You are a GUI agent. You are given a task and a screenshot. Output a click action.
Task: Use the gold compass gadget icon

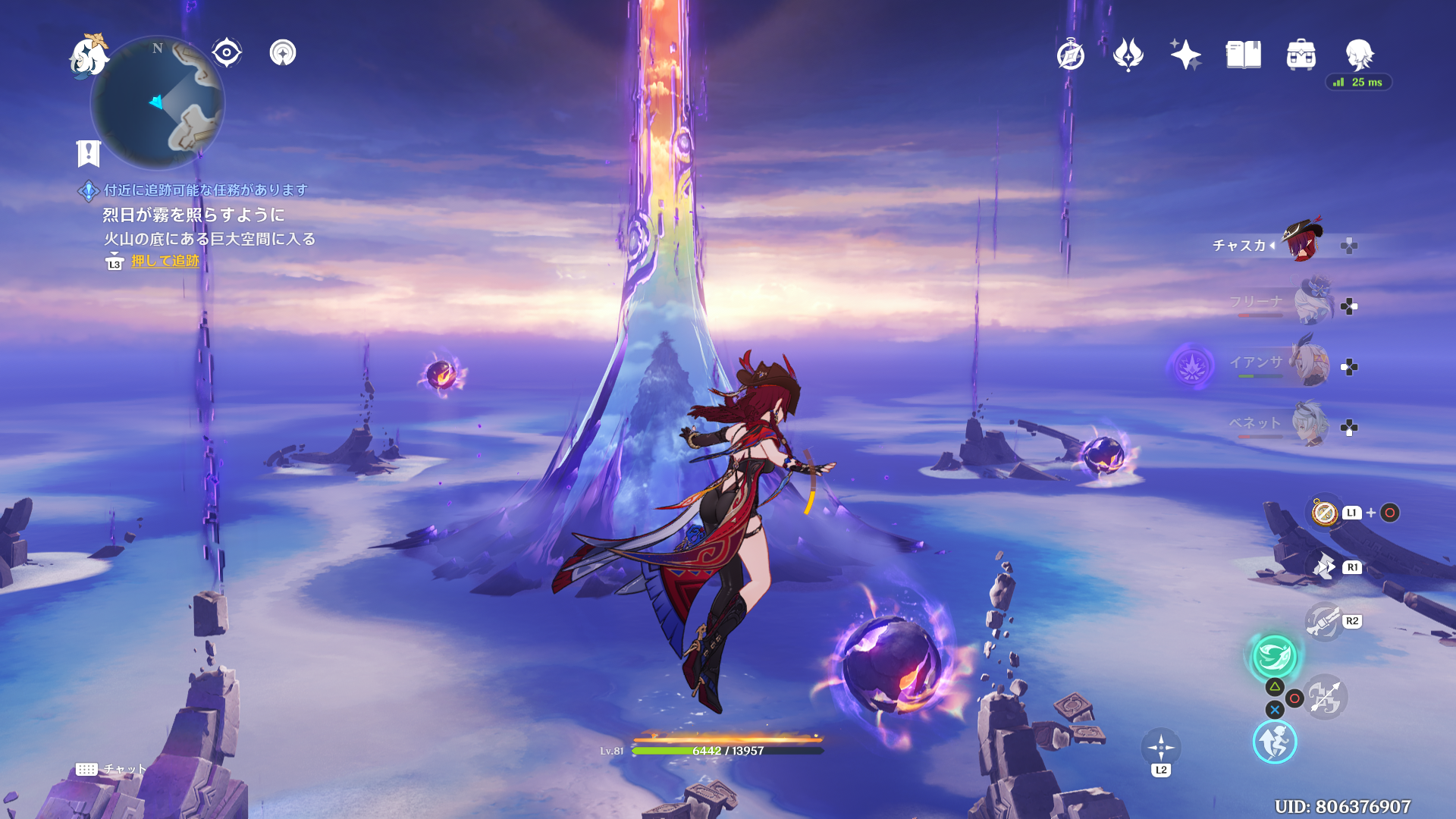pos(1325,513)
